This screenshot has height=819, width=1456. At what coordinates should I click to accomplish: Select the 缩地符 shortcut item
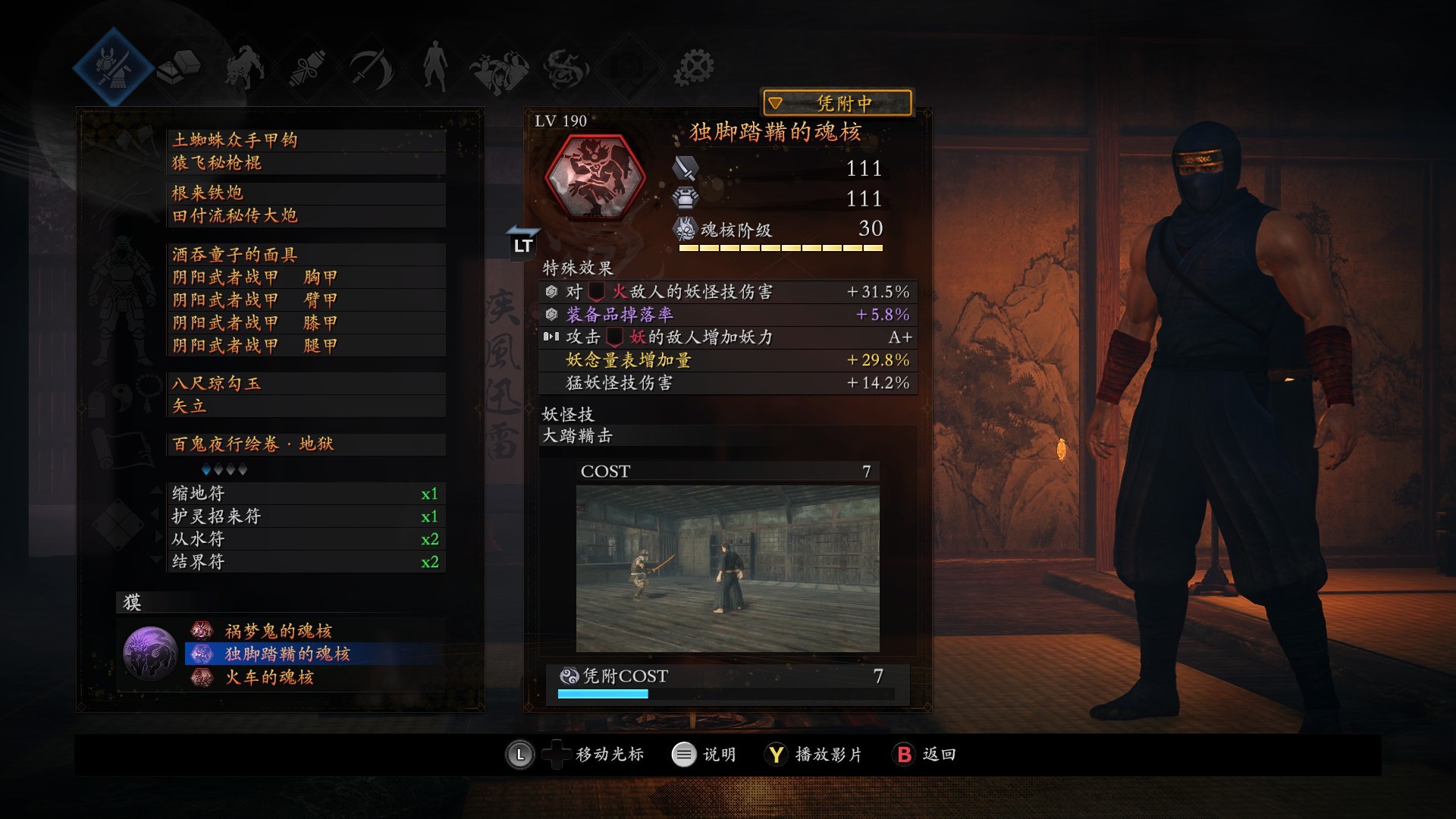tap(305, 494)
